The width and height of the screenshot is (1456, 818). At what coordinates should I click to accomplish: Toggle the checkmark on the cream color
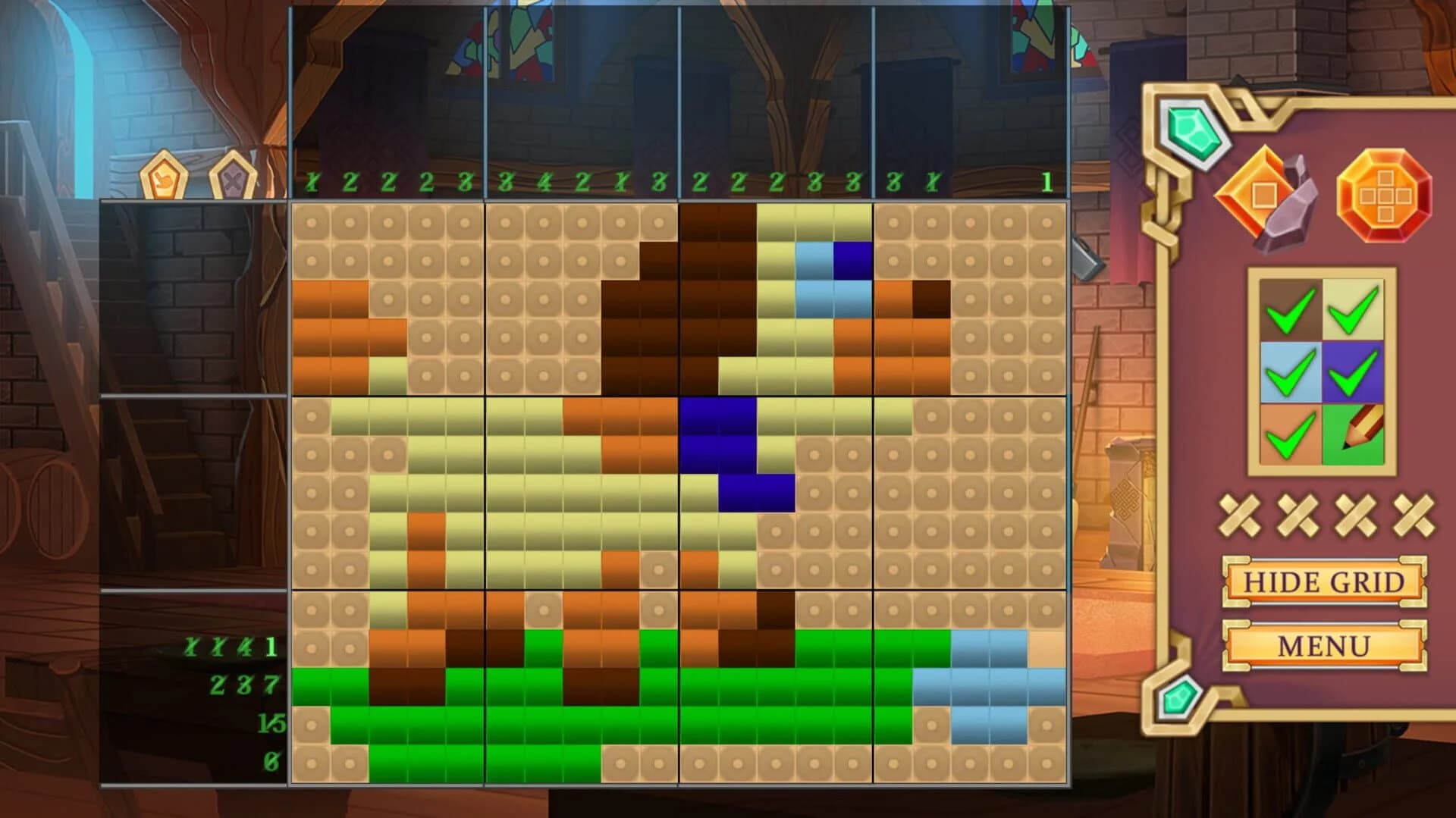coord(1354,309)
